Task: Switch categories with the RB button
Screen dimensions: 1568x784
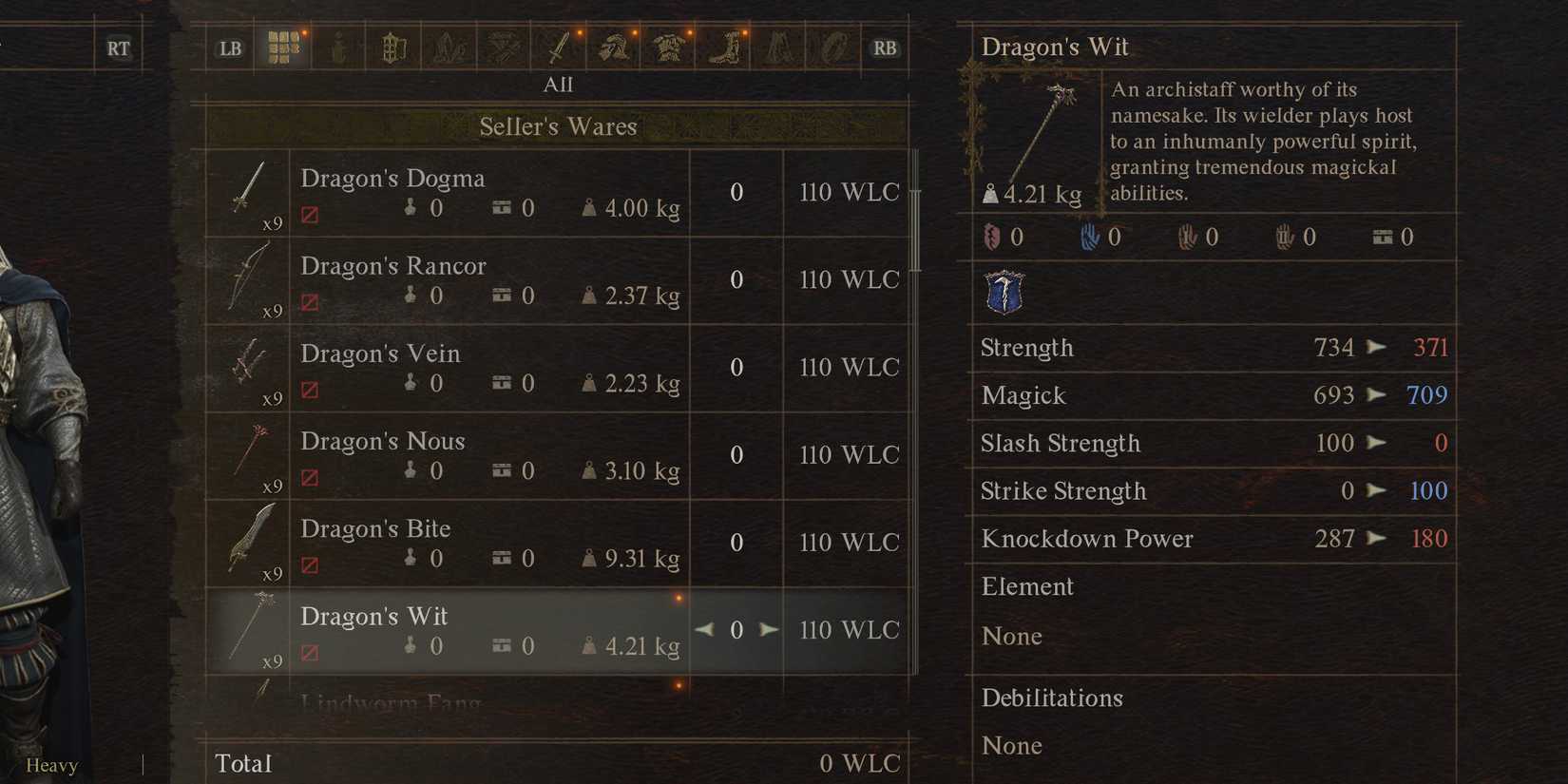Action: point(885,48)
